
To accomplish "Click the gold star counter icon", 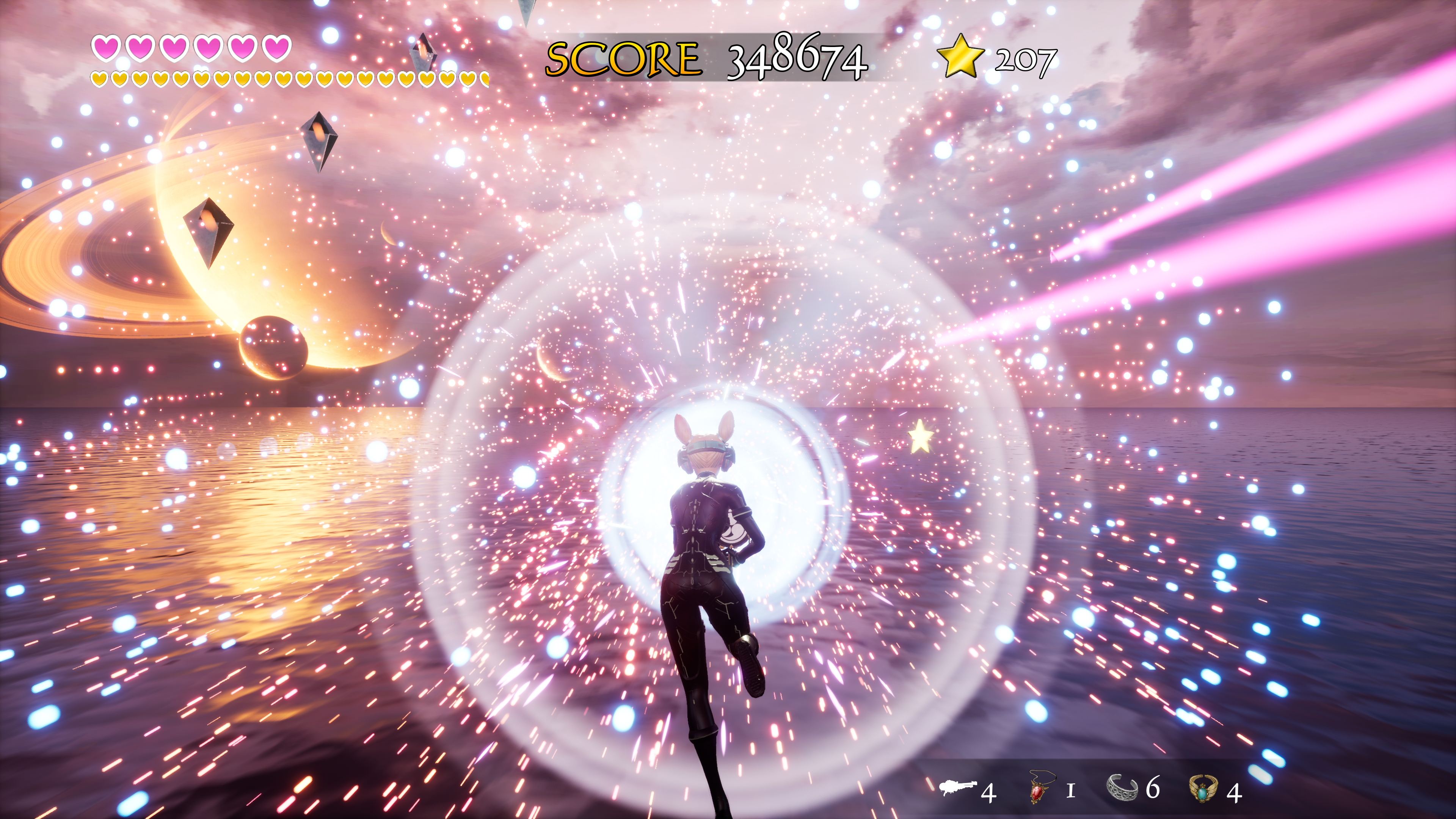I will pyautogui.click(x=960, y=56).
